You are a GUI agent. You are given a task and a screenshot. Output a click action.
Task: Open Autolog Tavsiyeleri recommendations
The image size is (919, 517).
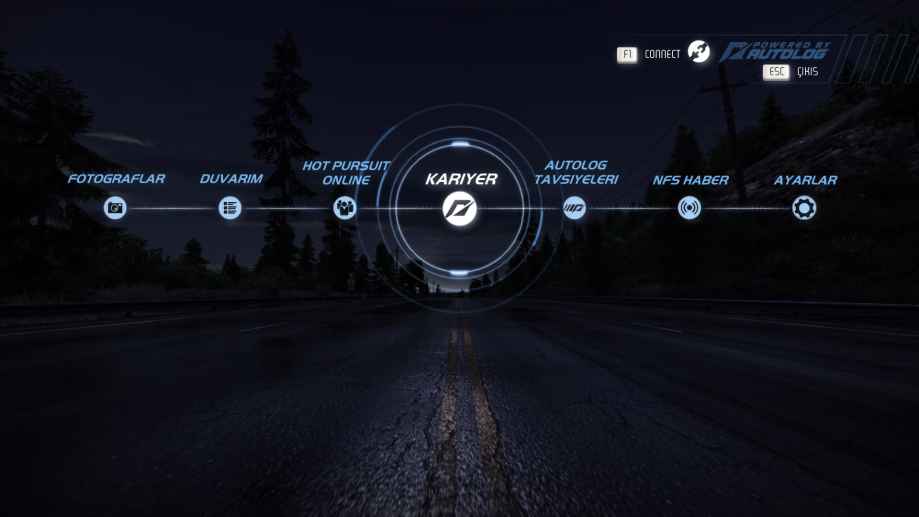[574, 208]
